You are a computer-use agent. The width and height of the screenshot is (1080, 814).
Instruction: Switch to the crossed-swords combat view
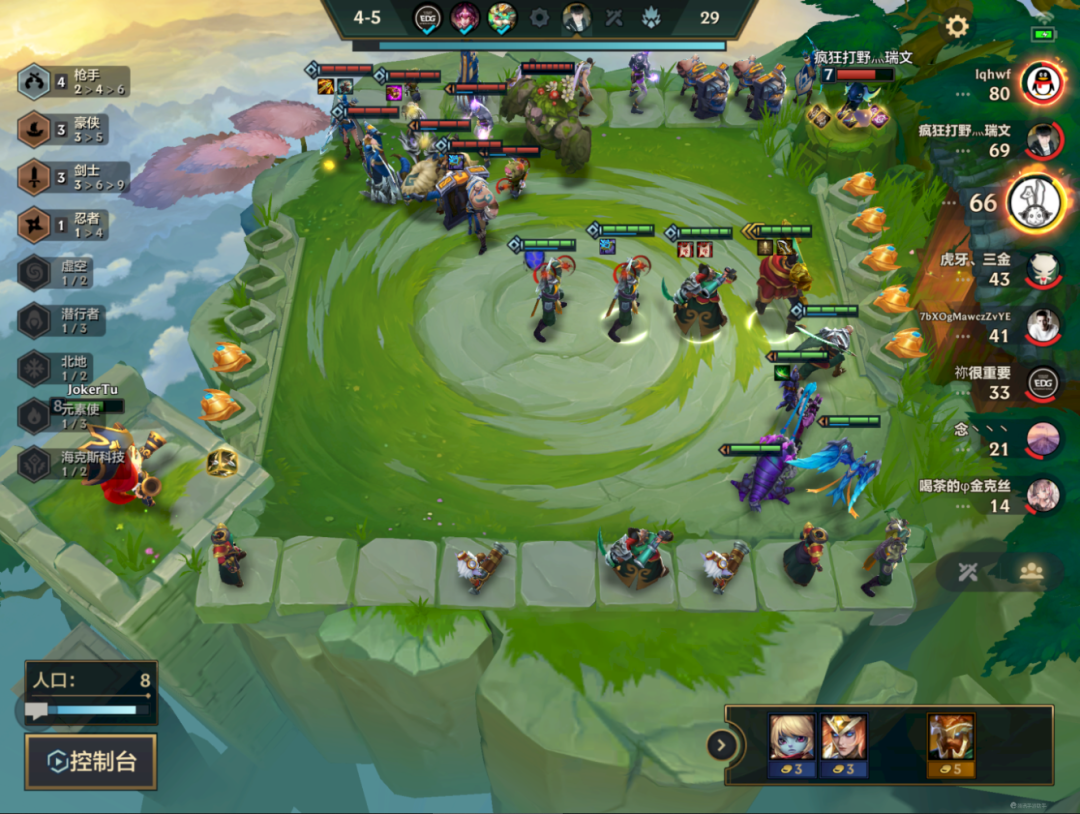click(966, 571)
